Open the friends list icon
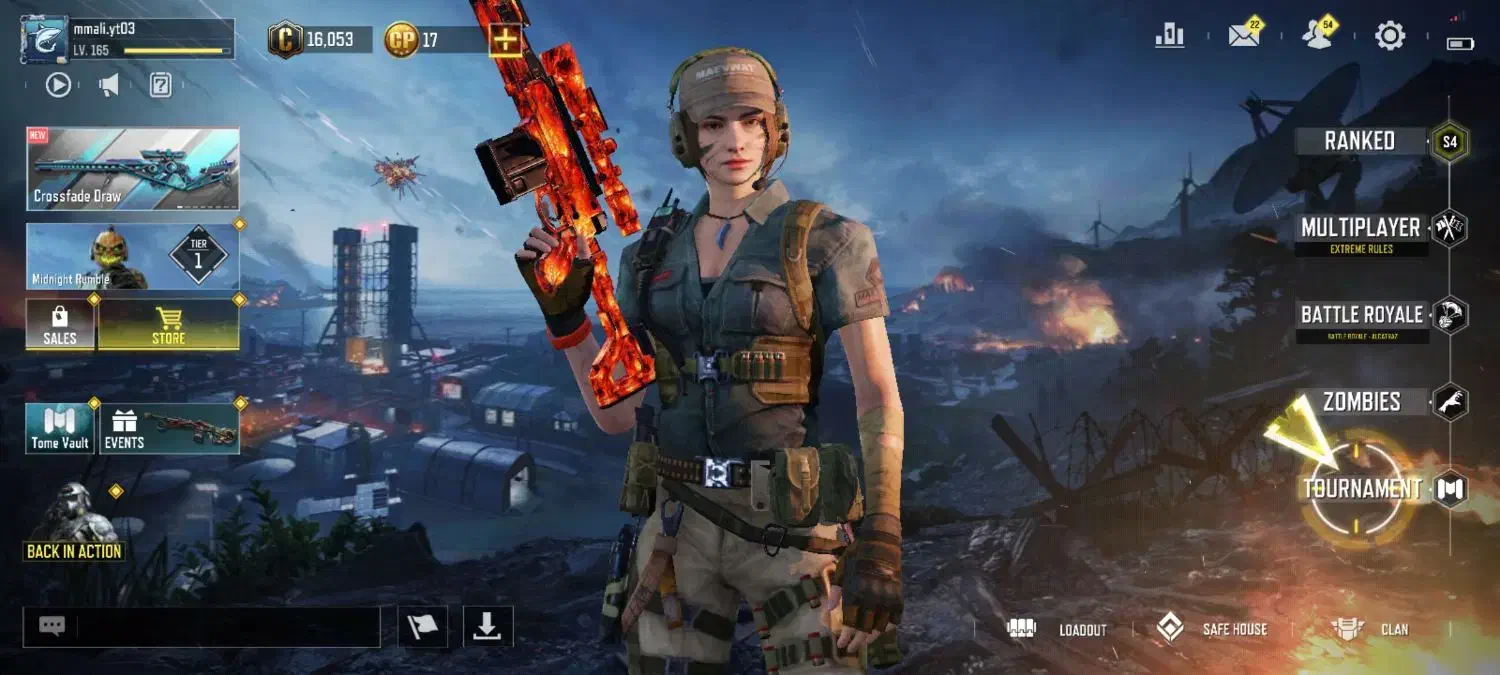Image resolution: width=1500 pixels, height=675 pixels. [x=1318, y=37]
